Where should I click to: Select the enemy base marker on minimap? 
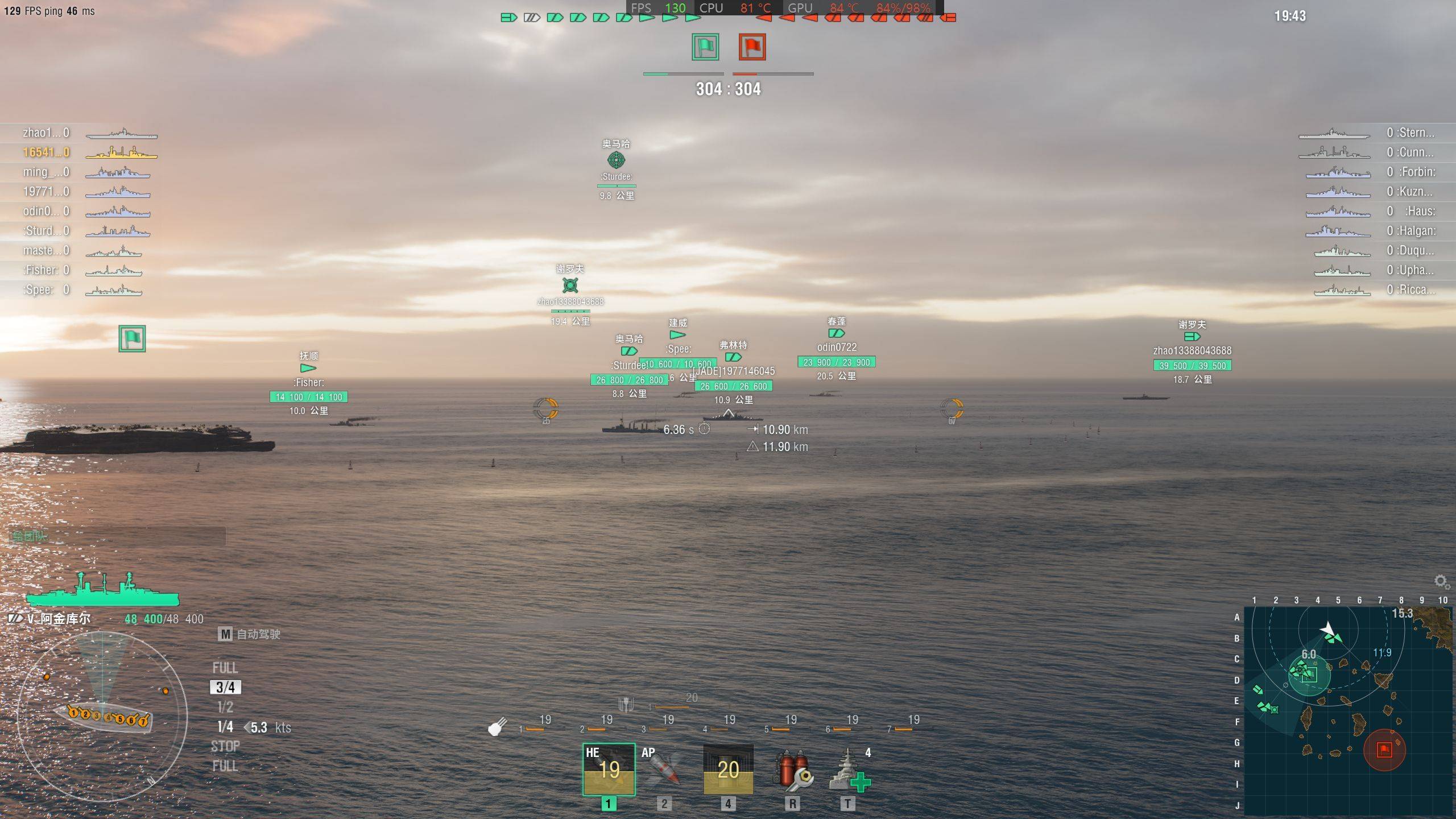tap(1384, 749)
